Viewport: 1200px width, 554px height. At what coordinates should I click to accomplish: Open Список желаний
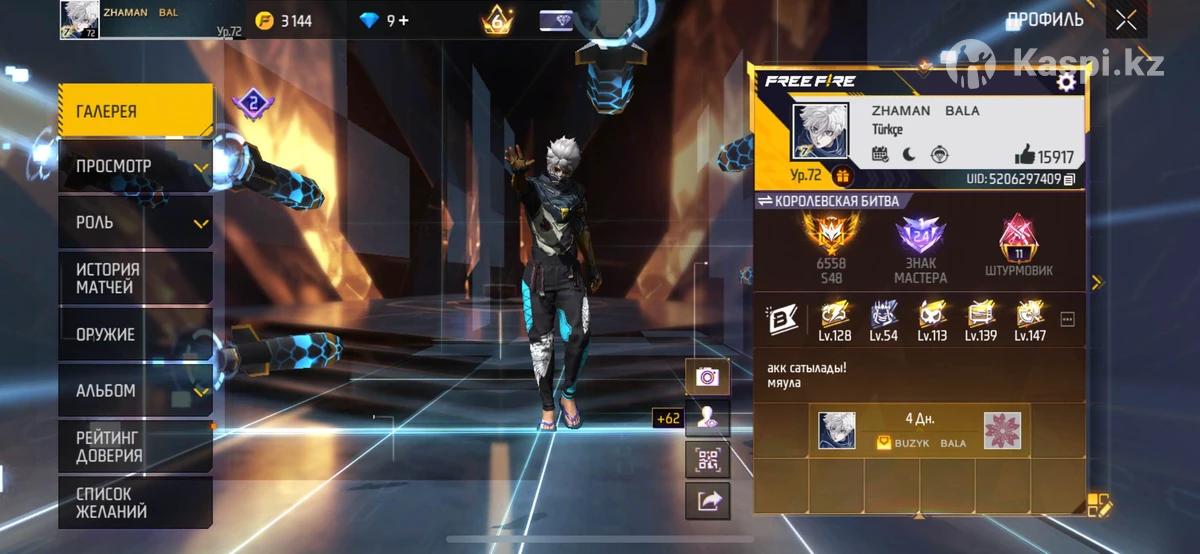click(x=135, y=502)
